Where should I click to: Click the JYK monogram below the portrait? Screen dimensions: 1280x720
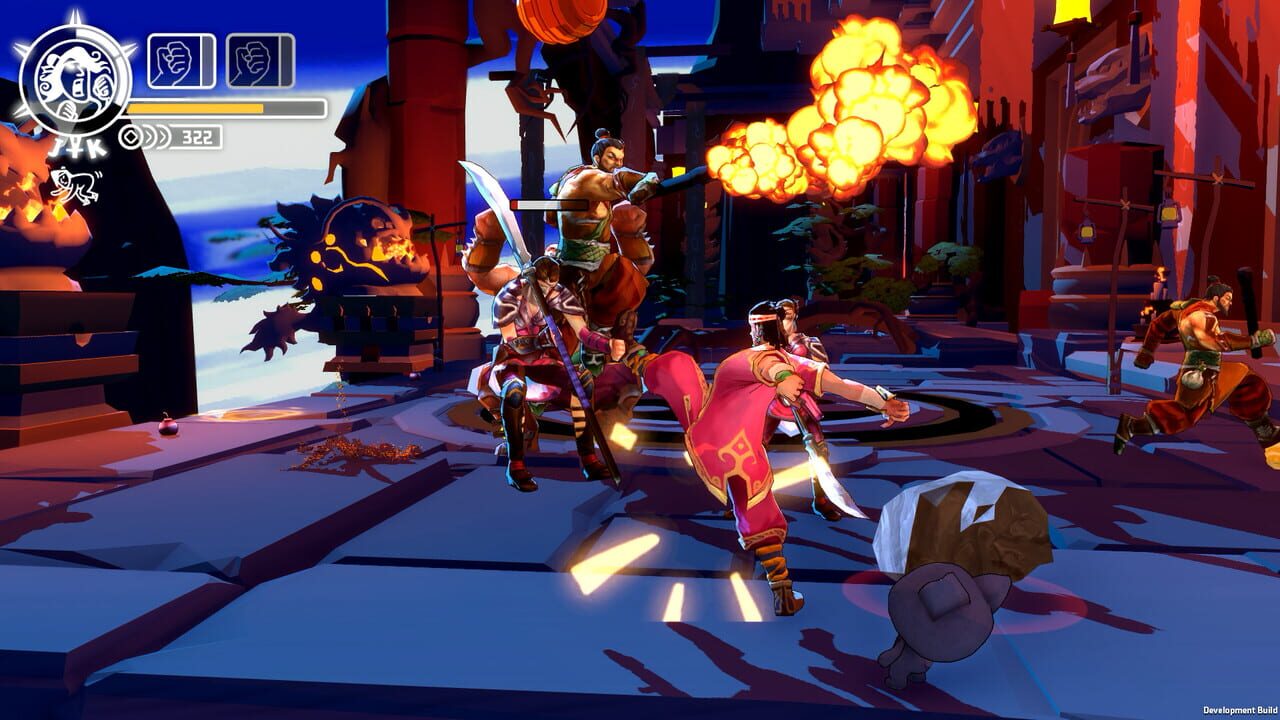coord(75,145)
